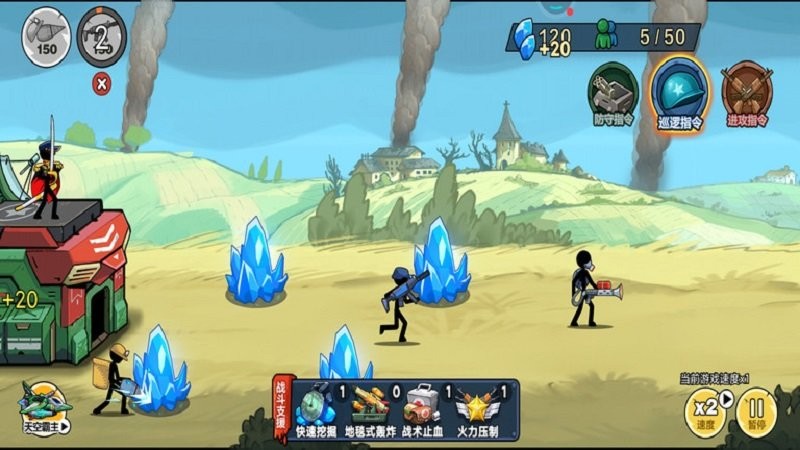Call the Sky Overlord airplane (天空霸主)
Image resolution: width=800 pixels, height=450 pixels.
tap(46, 407)
